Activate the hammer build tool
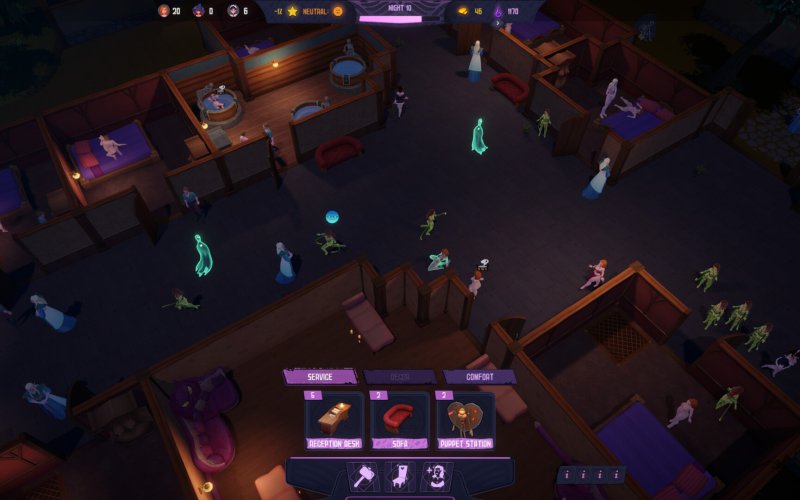 (x=362, y=476)
